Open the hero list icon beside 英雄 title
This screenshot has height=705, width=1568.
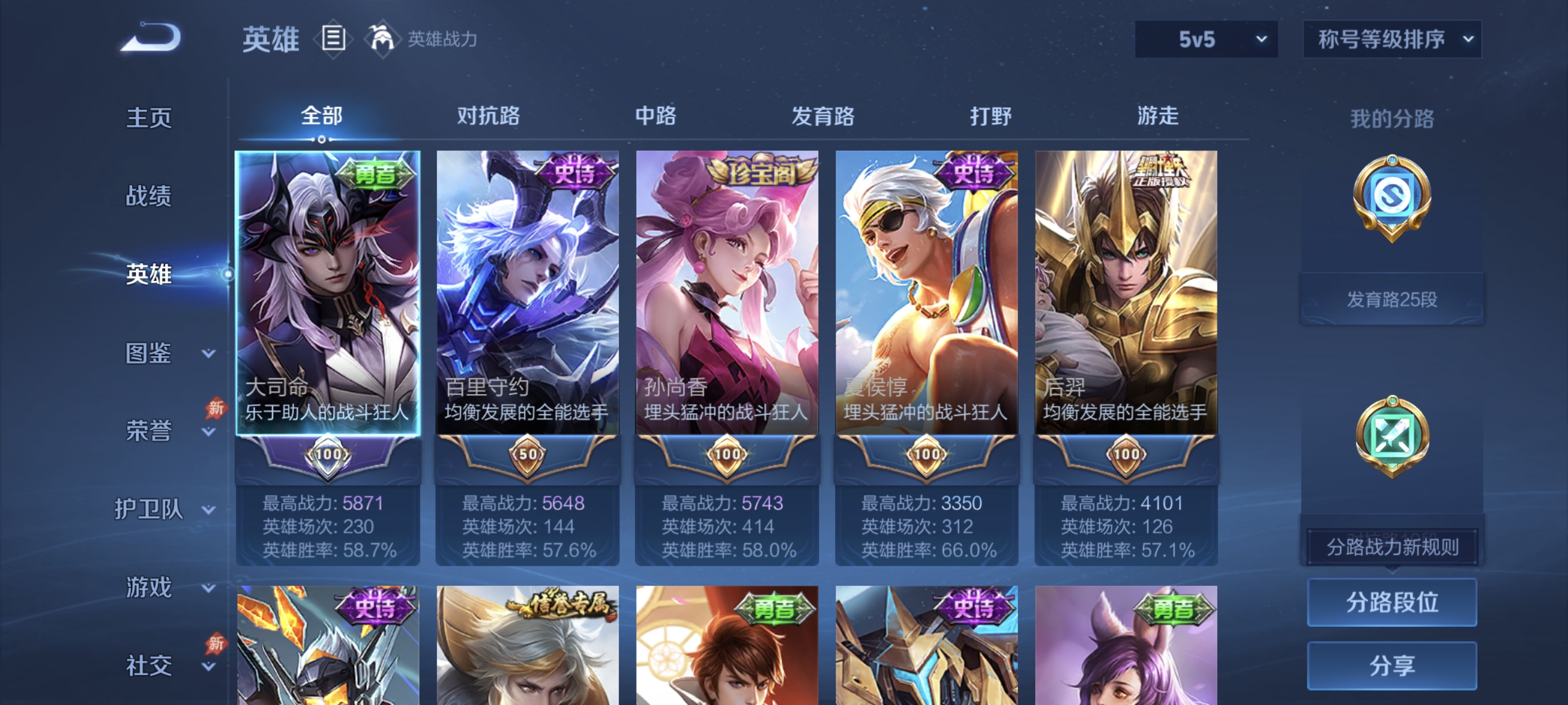point(332,38)
